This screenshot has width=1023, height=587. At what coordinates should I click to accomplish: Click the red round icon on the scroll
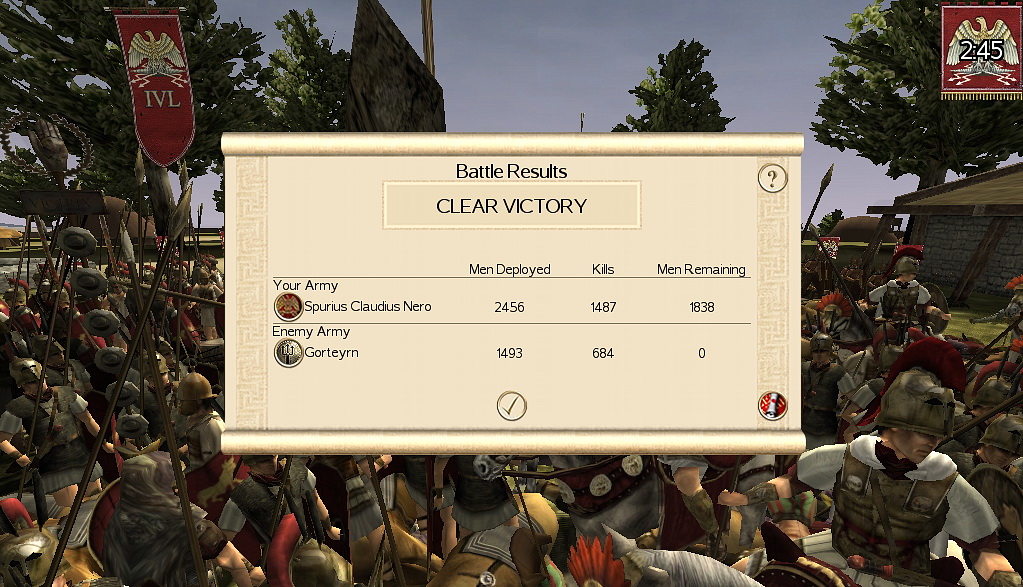pyautogui.click(x=772, y=405)
